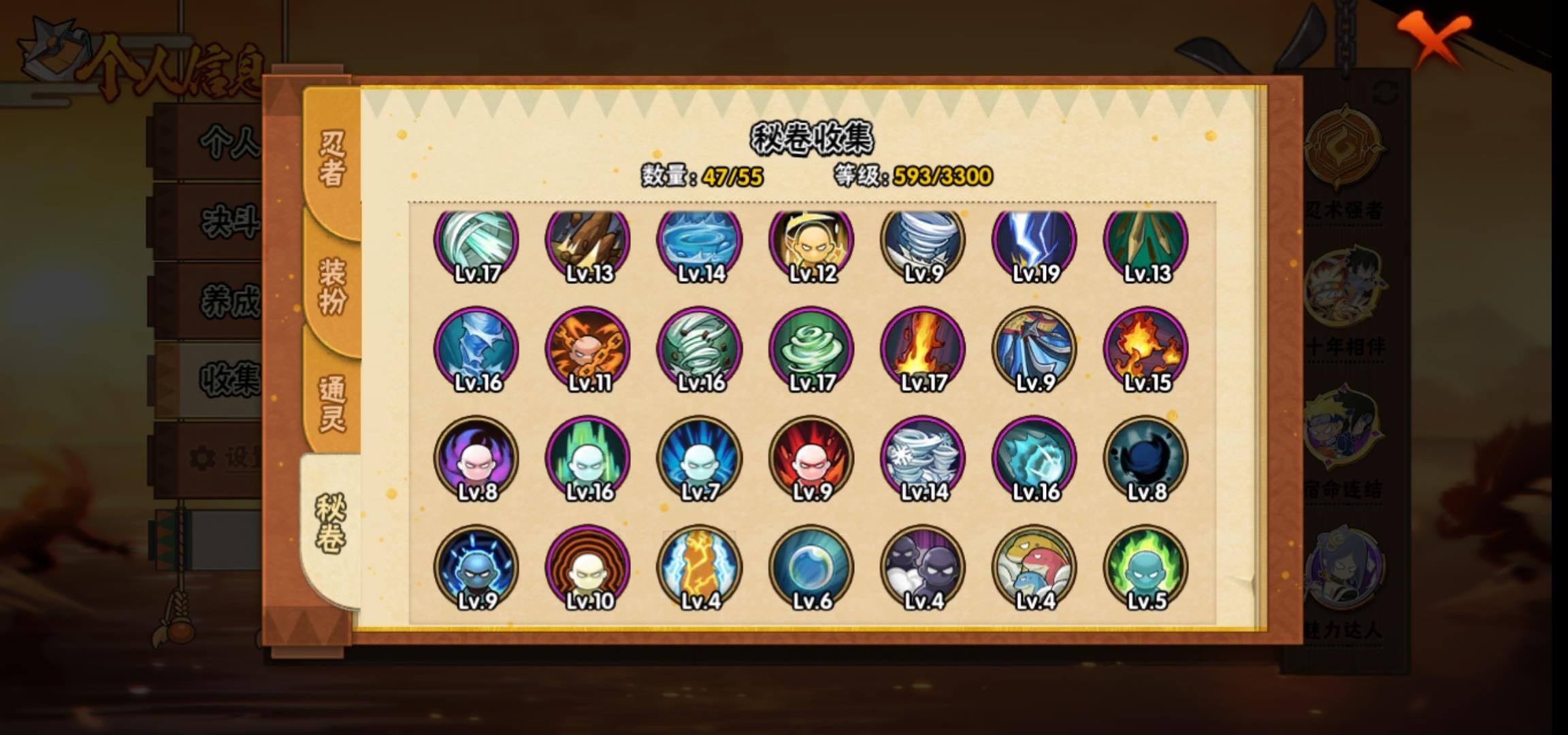Viewport: 1568px width, 735px height.
Task: Choose the Lv.8 dark vortex scroll
Action: click(1146, 459)
